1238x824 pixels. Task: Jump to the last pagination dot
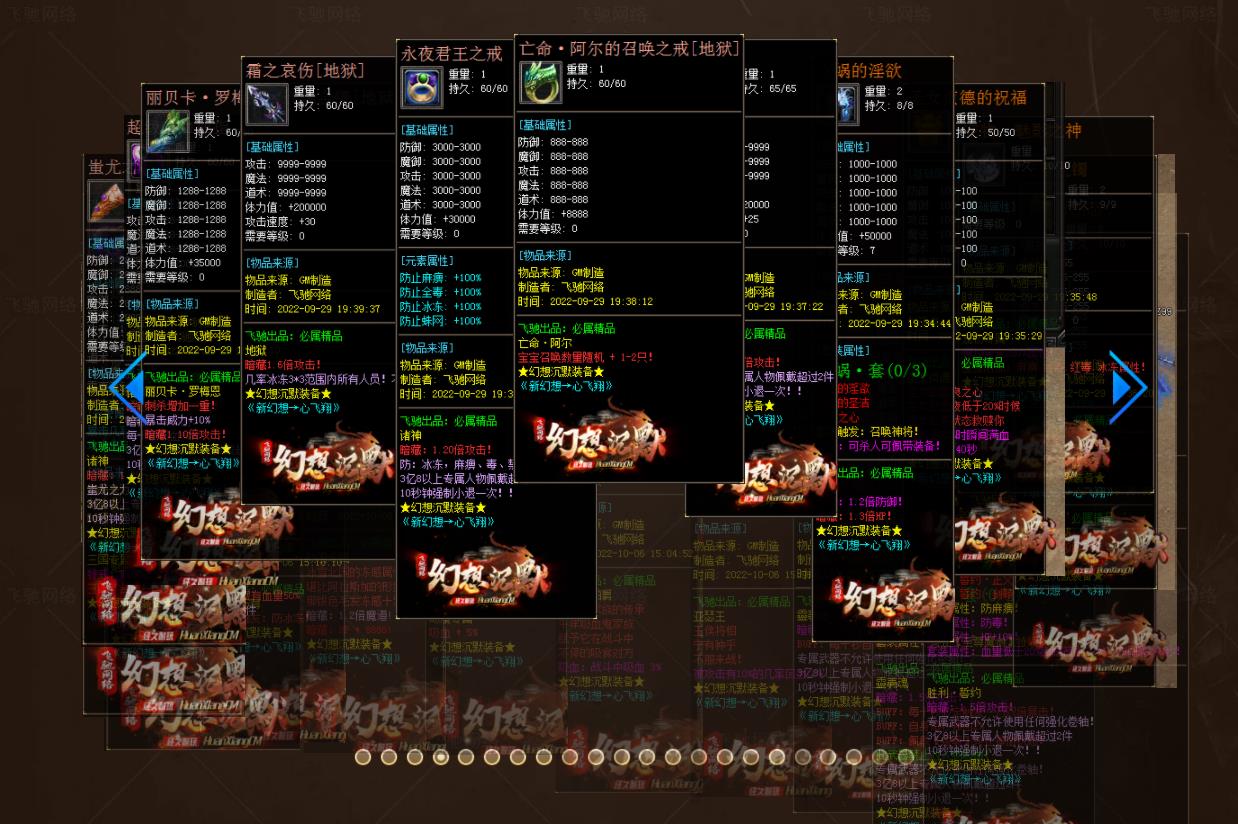pyautogui.click(x=906, y=757)
